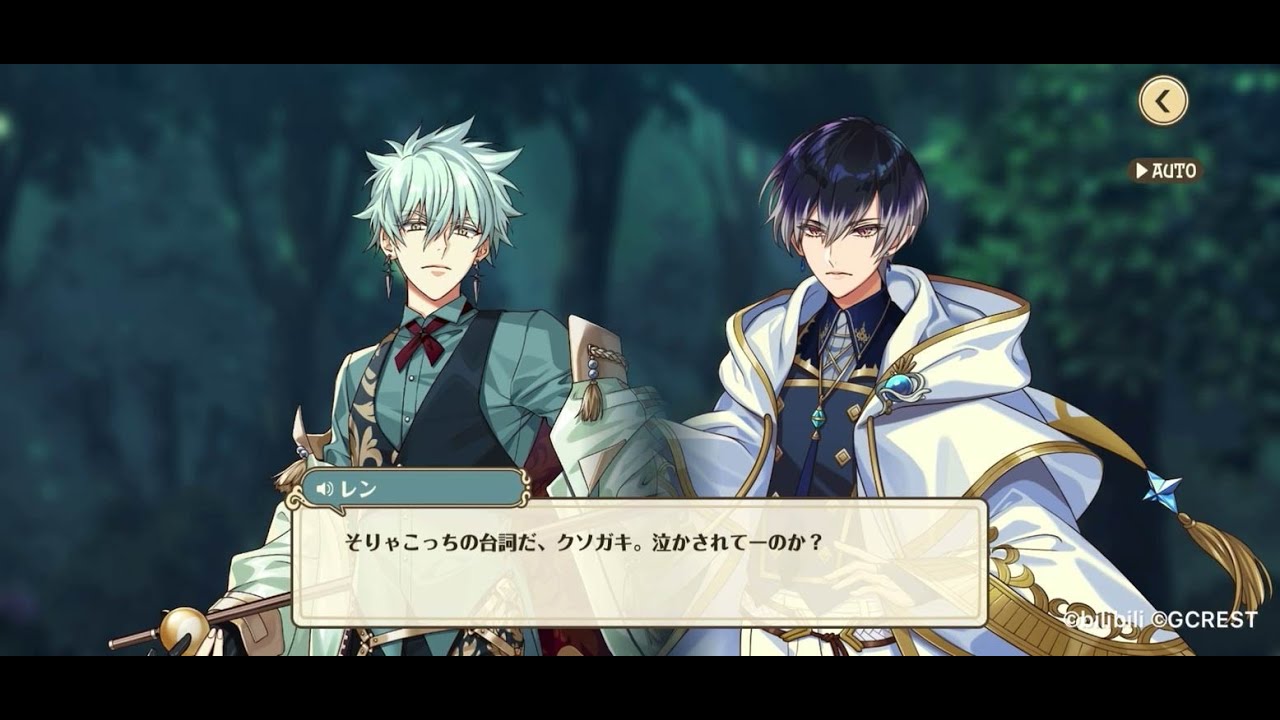Toggle AUTO dialogue playback

[x=1165, y=171]
